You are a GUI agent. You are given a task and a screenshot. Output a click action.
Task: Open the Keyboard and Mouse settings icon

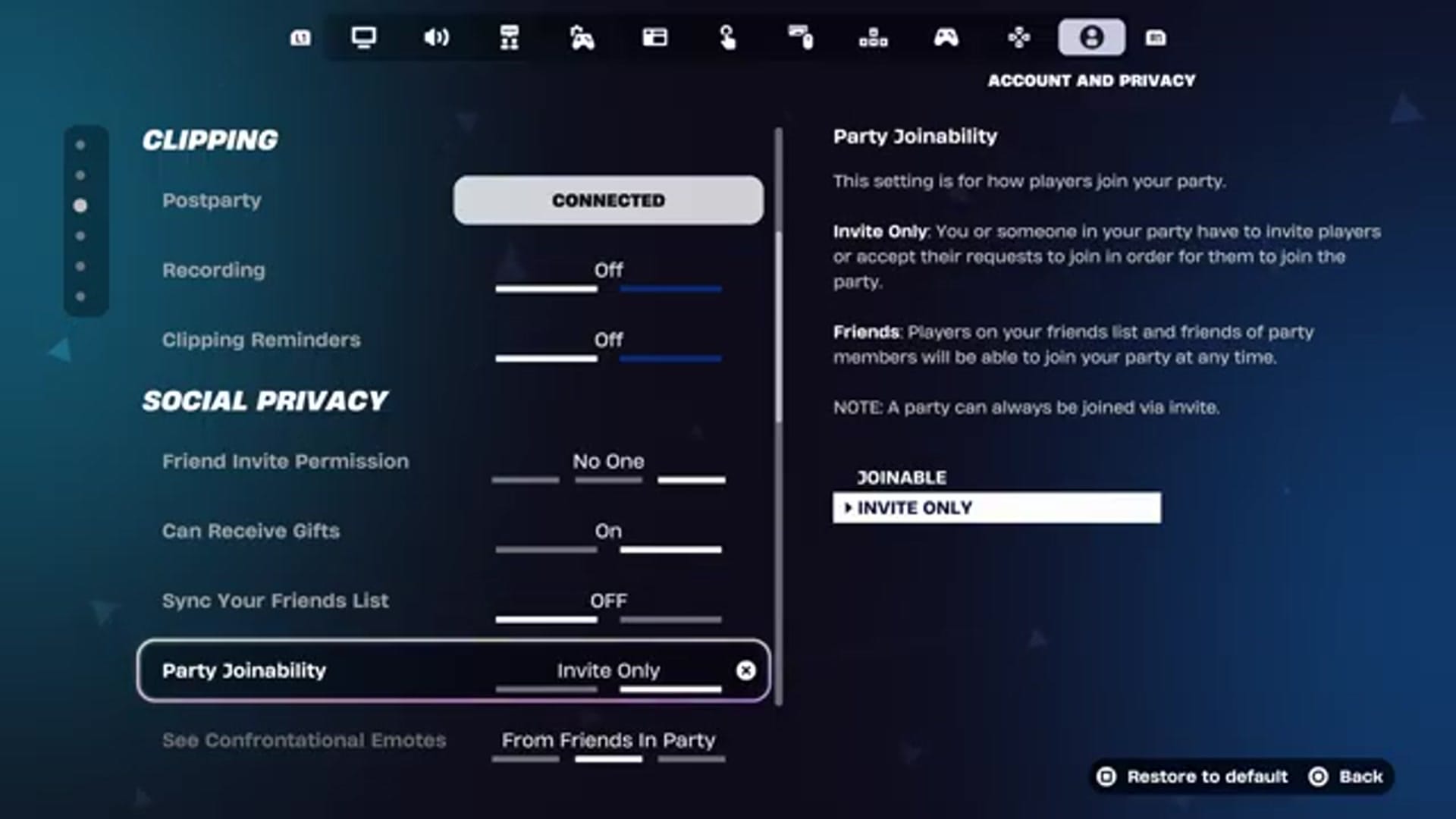[801, 37]
